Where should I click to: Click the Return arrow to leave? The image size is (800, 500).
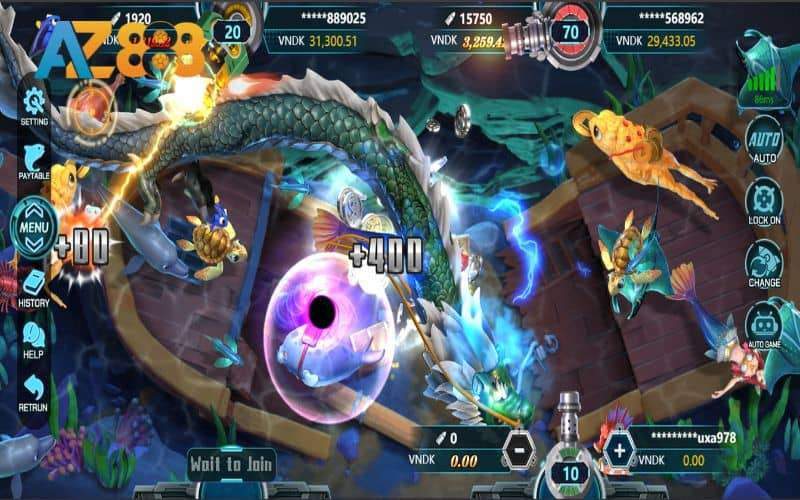pyautogui.click(x=34, y=391)
